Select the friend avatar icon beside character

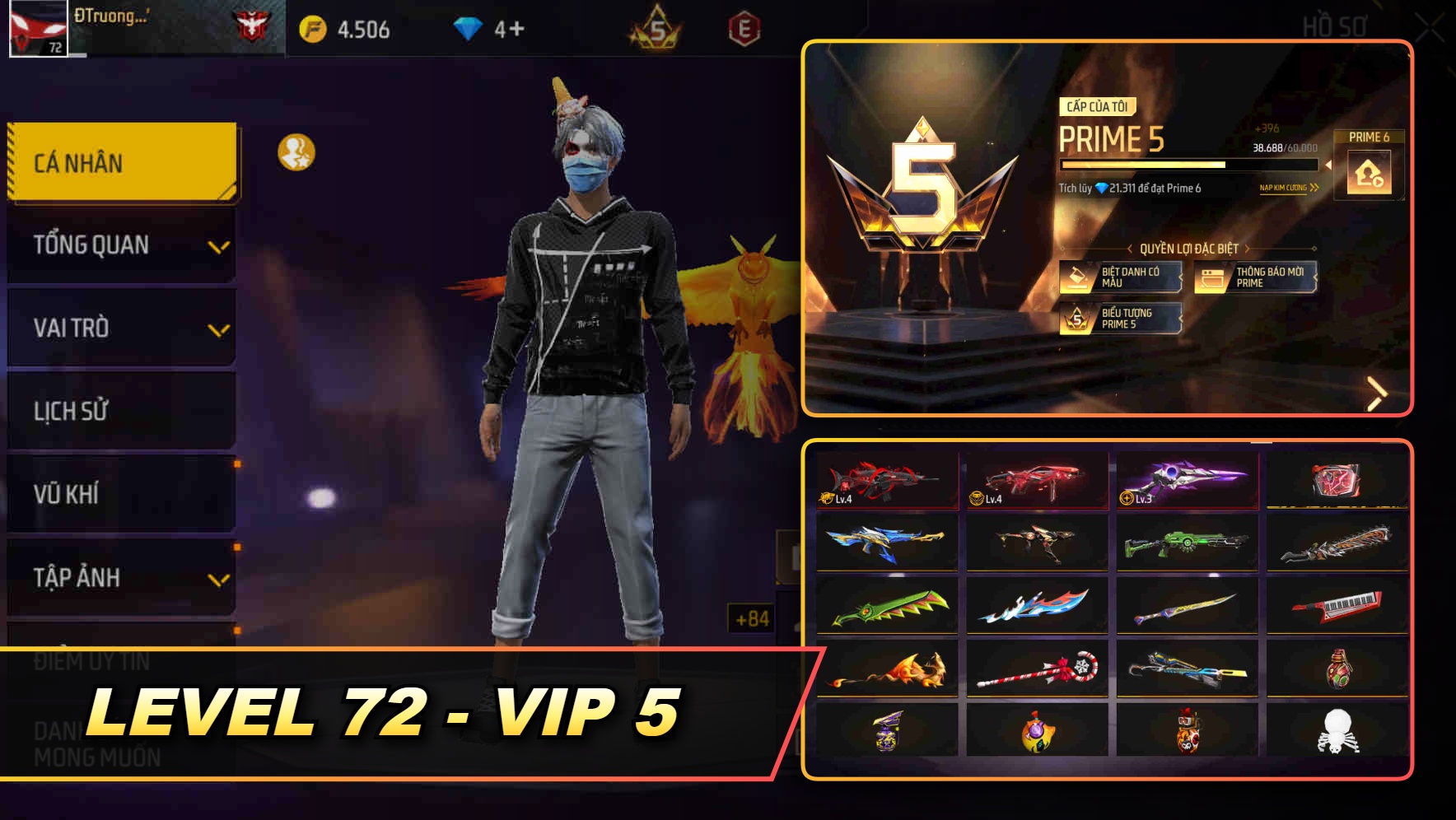point(297,152)
